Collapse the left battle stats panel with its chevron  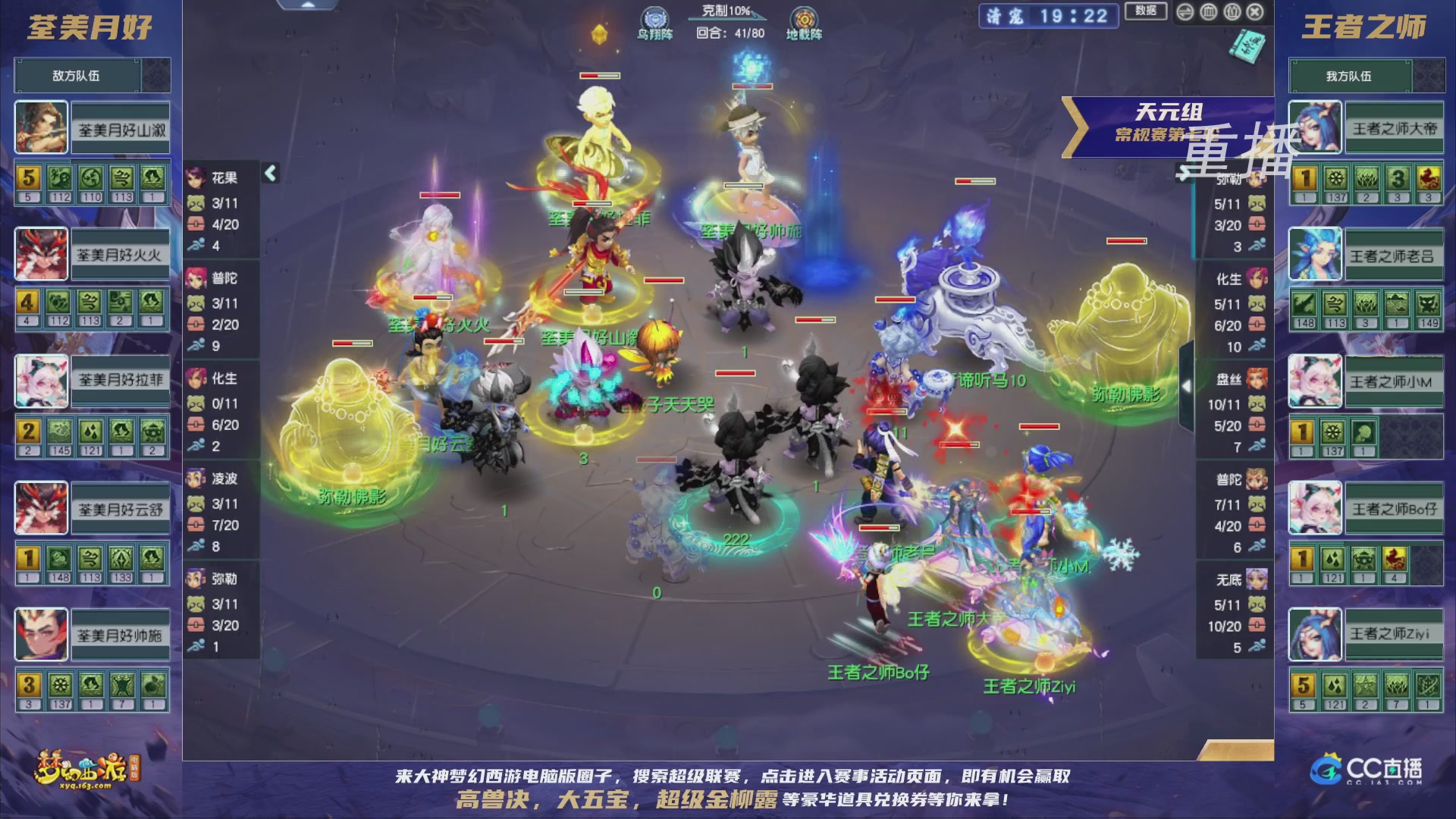pyautogui.click(x=269, y=173)
